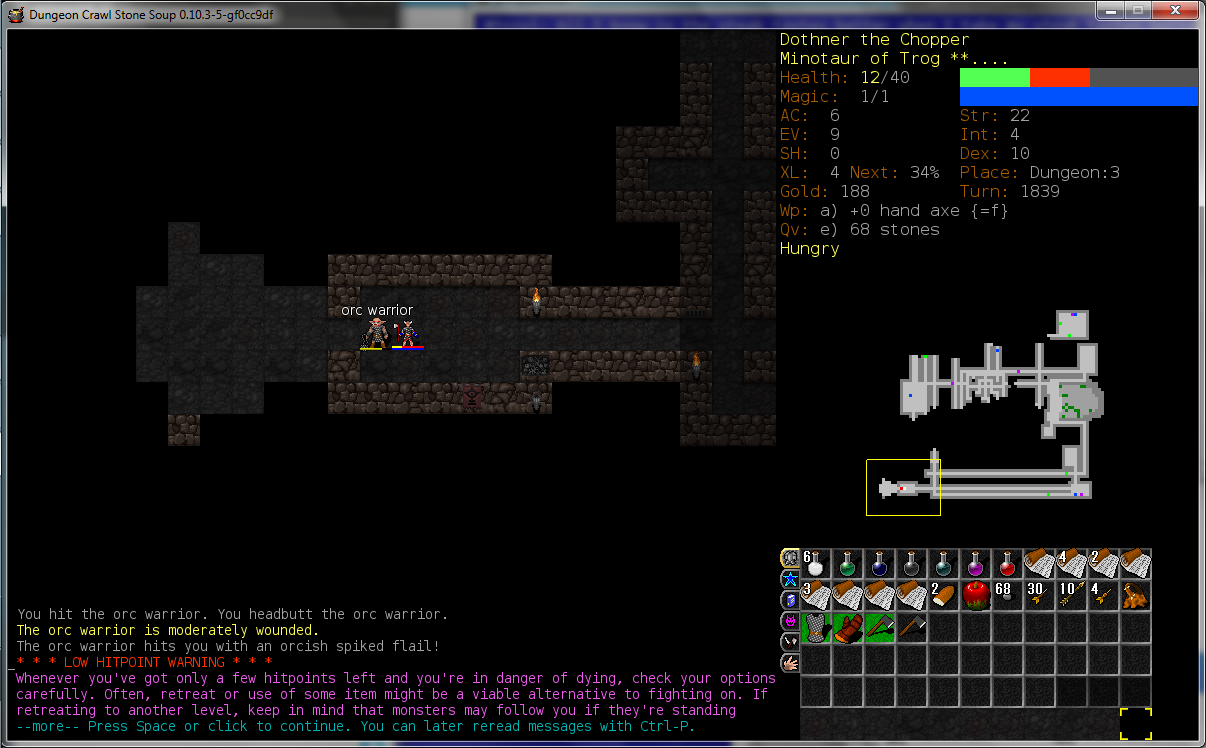Image resolution: width=1206 pixels, height=748 pixels.
Task: Select the bread ration stack of two
Action: pos(944,596)
